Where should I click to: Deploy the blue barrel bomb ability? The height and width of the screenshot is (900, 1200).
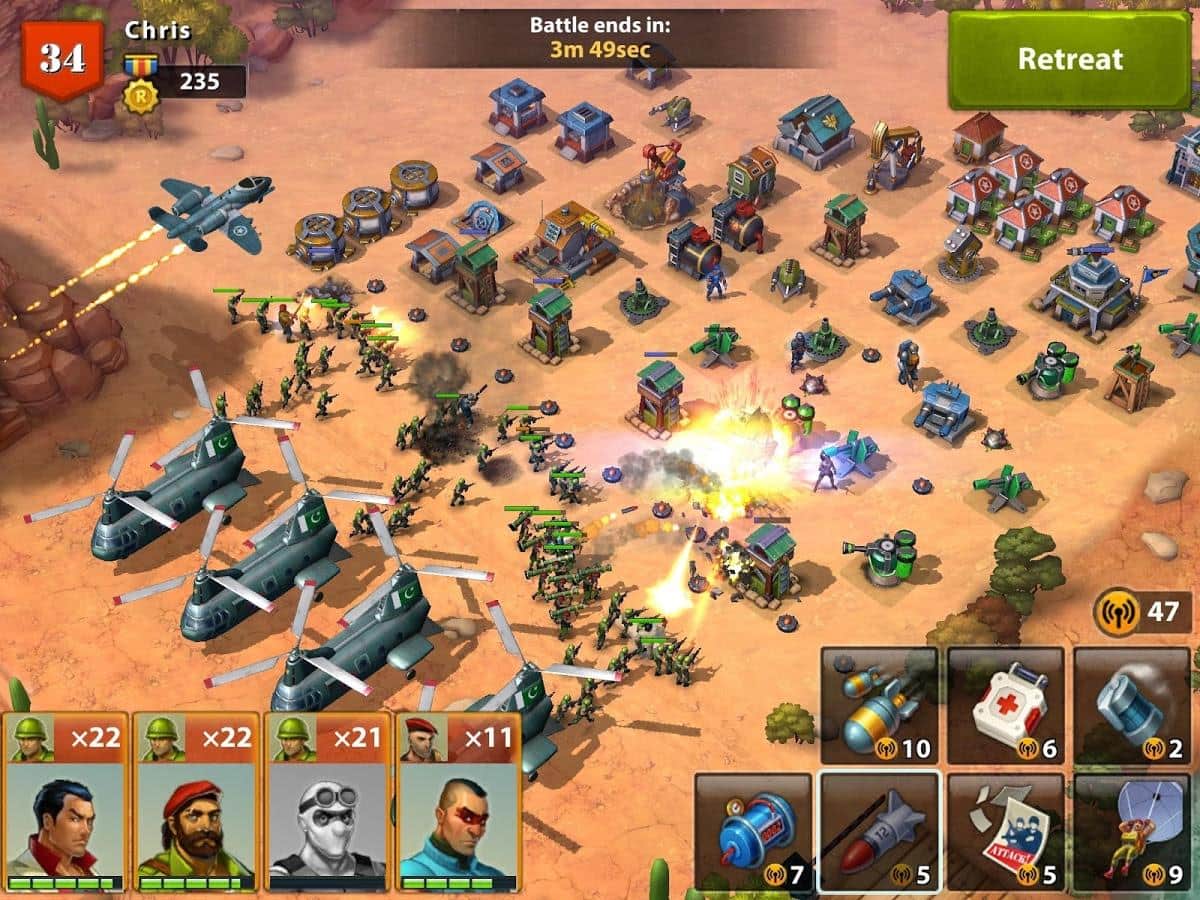(752, 832)
